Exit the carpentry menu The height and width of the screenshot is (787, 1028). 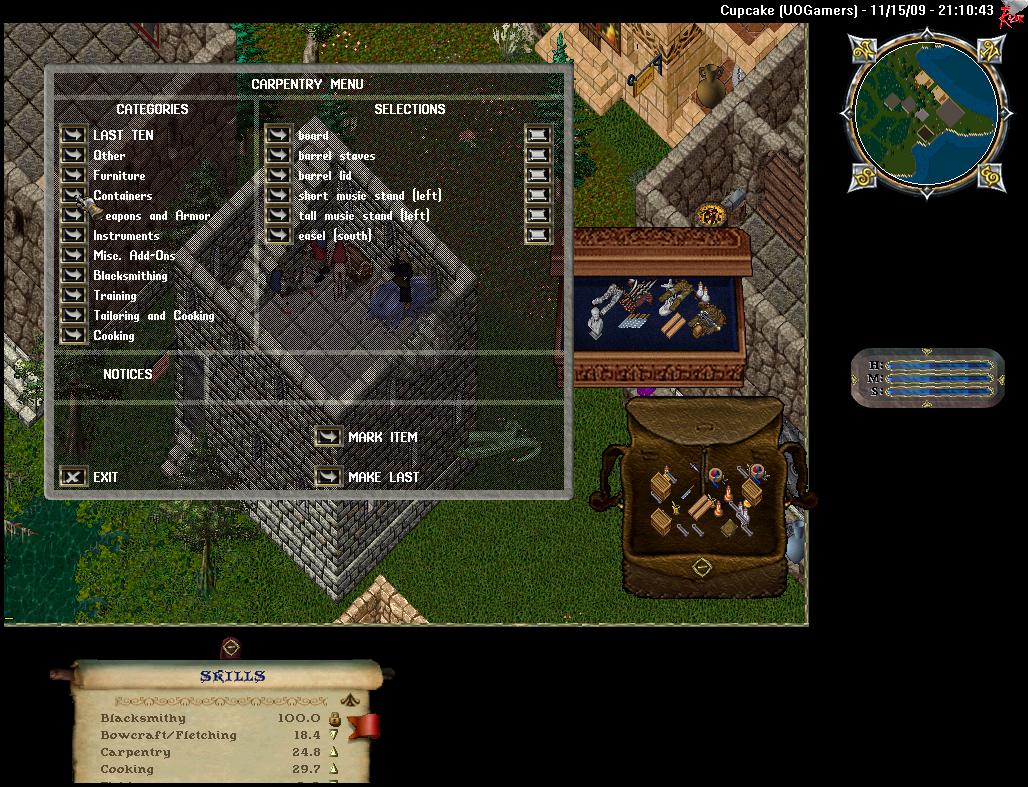click(x=73, y=477)
